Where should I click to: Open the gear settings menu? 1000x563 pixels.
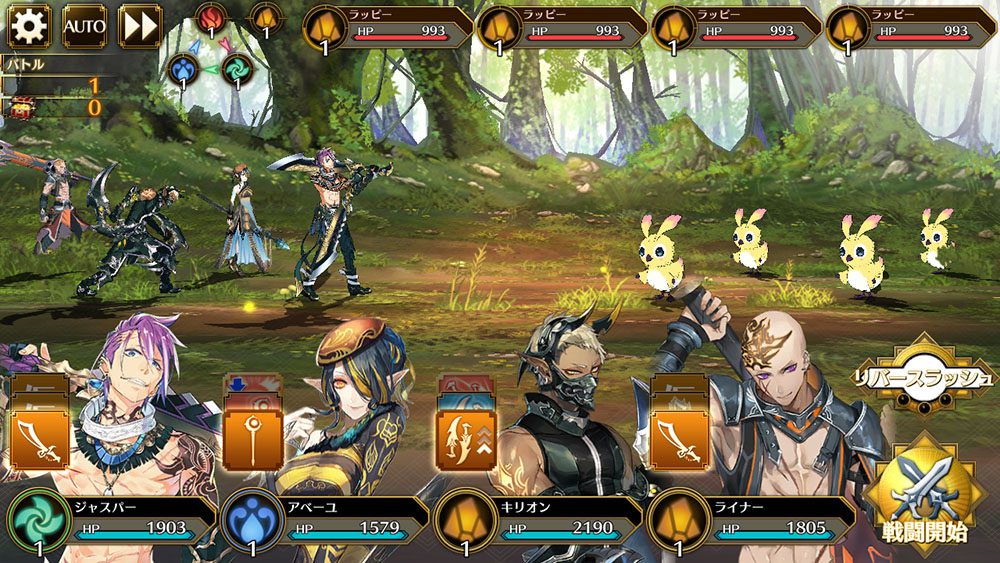point(29,26)
